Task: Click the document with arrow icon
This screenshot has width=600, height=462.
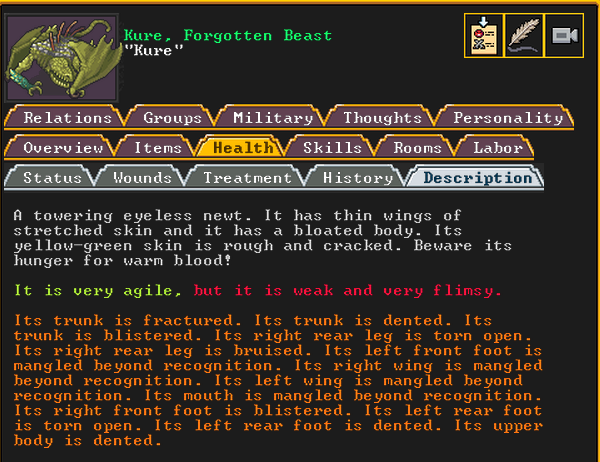Action: coord(484,36)
